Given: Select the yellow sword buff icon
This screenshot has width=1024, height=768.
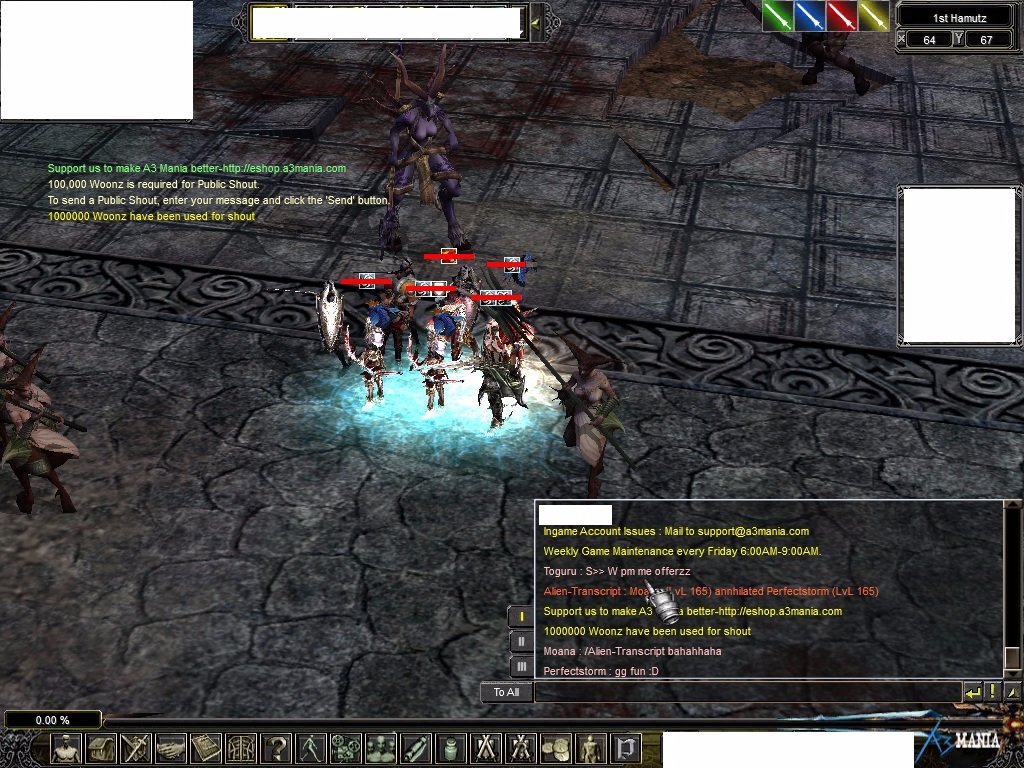Looking at the screenshot, I should [x=873, y=16].
